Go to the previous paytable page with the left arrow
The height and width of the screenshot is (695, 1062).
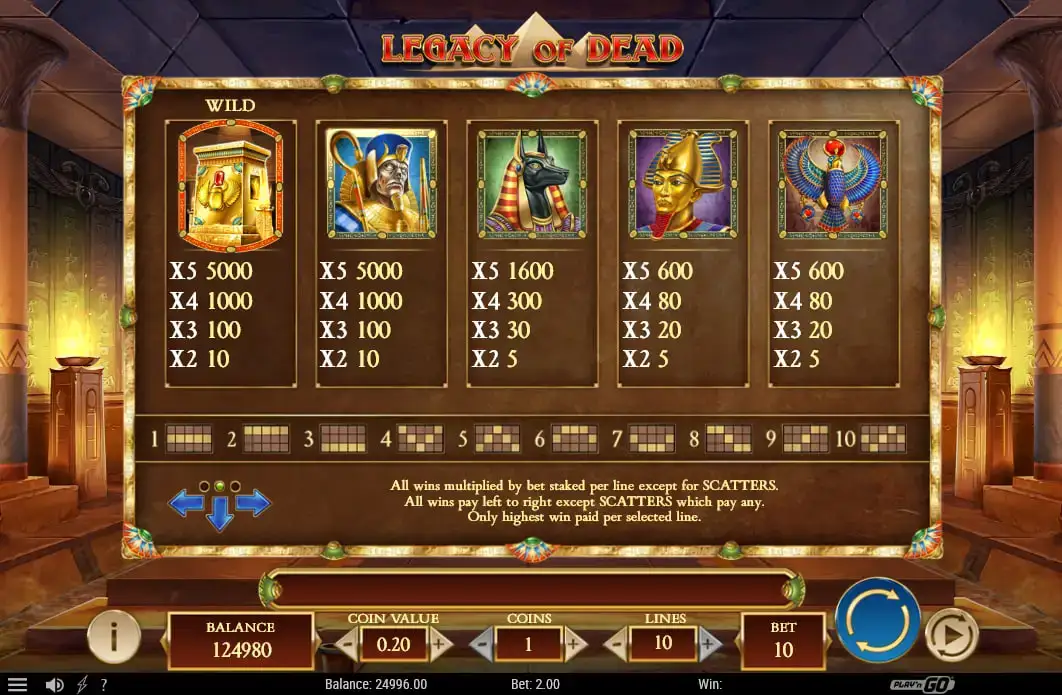point(186,503)
